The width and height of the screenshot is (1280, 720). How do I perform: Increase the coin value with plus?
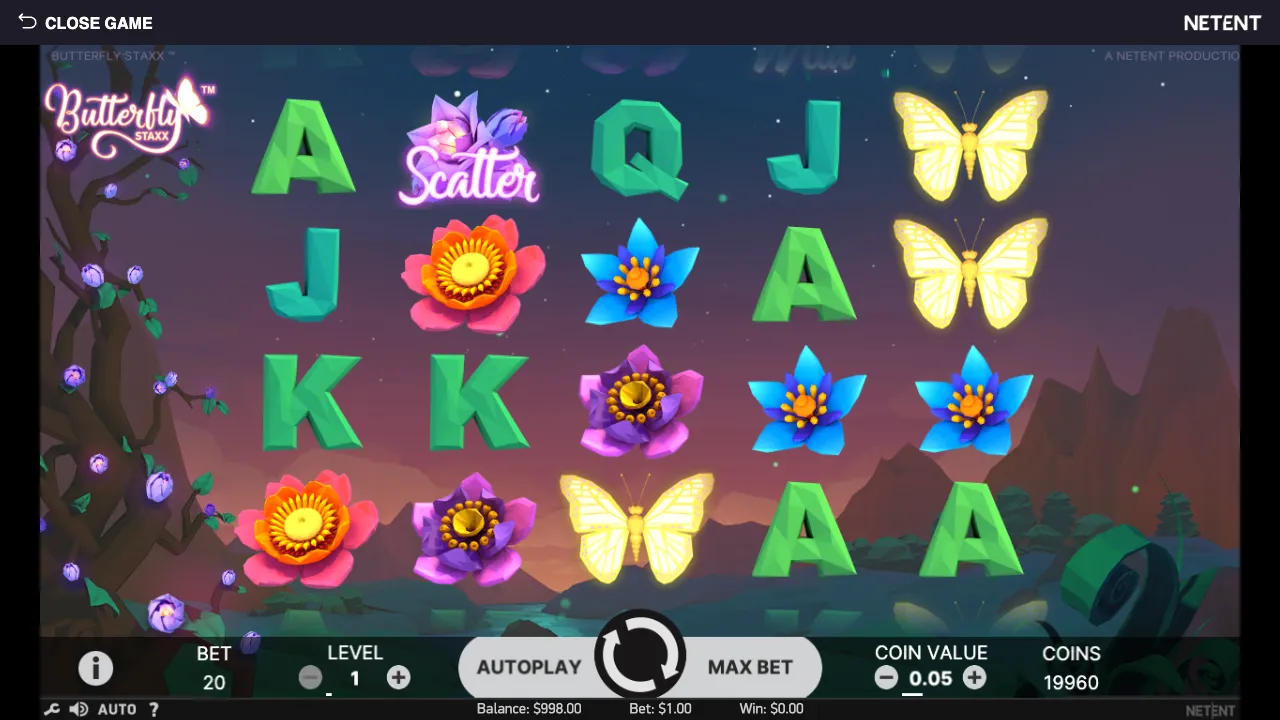pos(974,677)
